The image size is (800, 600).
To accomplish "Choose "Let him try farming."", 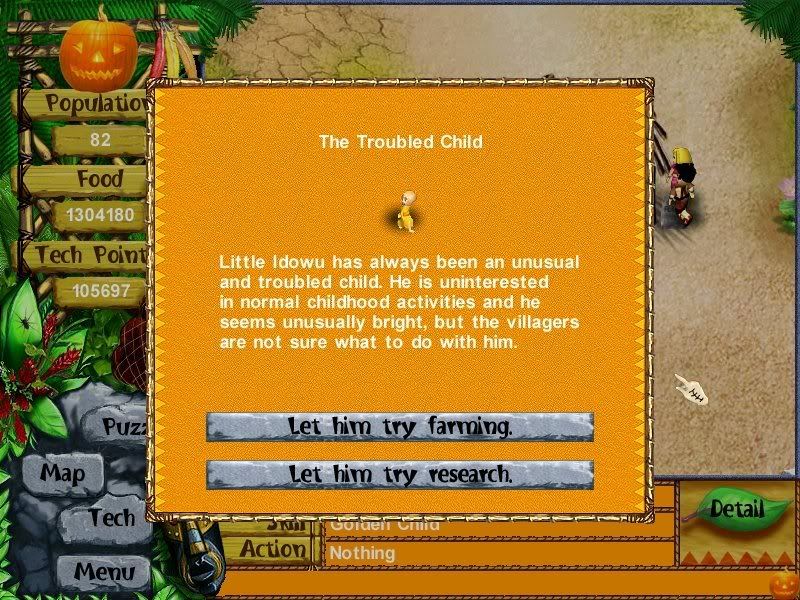I will point(400,427).
